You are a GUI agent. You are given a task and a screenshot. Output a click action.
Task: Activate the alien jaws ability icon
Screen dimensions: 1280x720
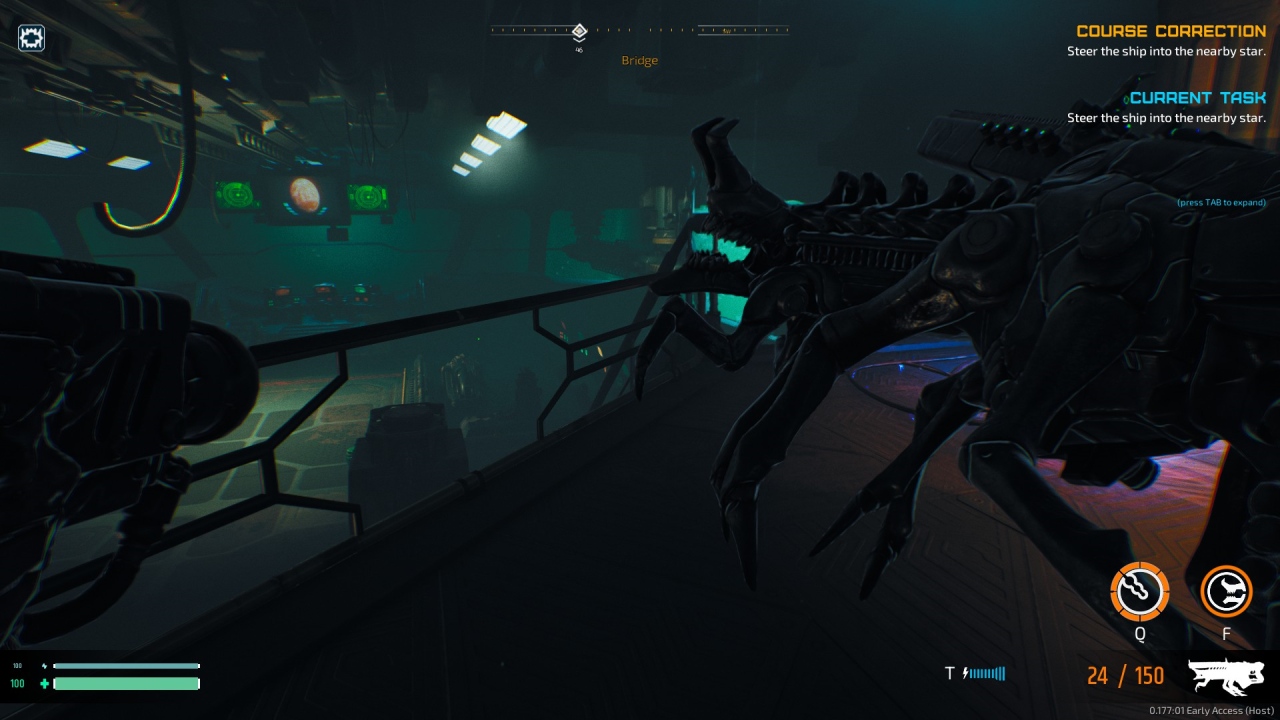point(1226,592)
